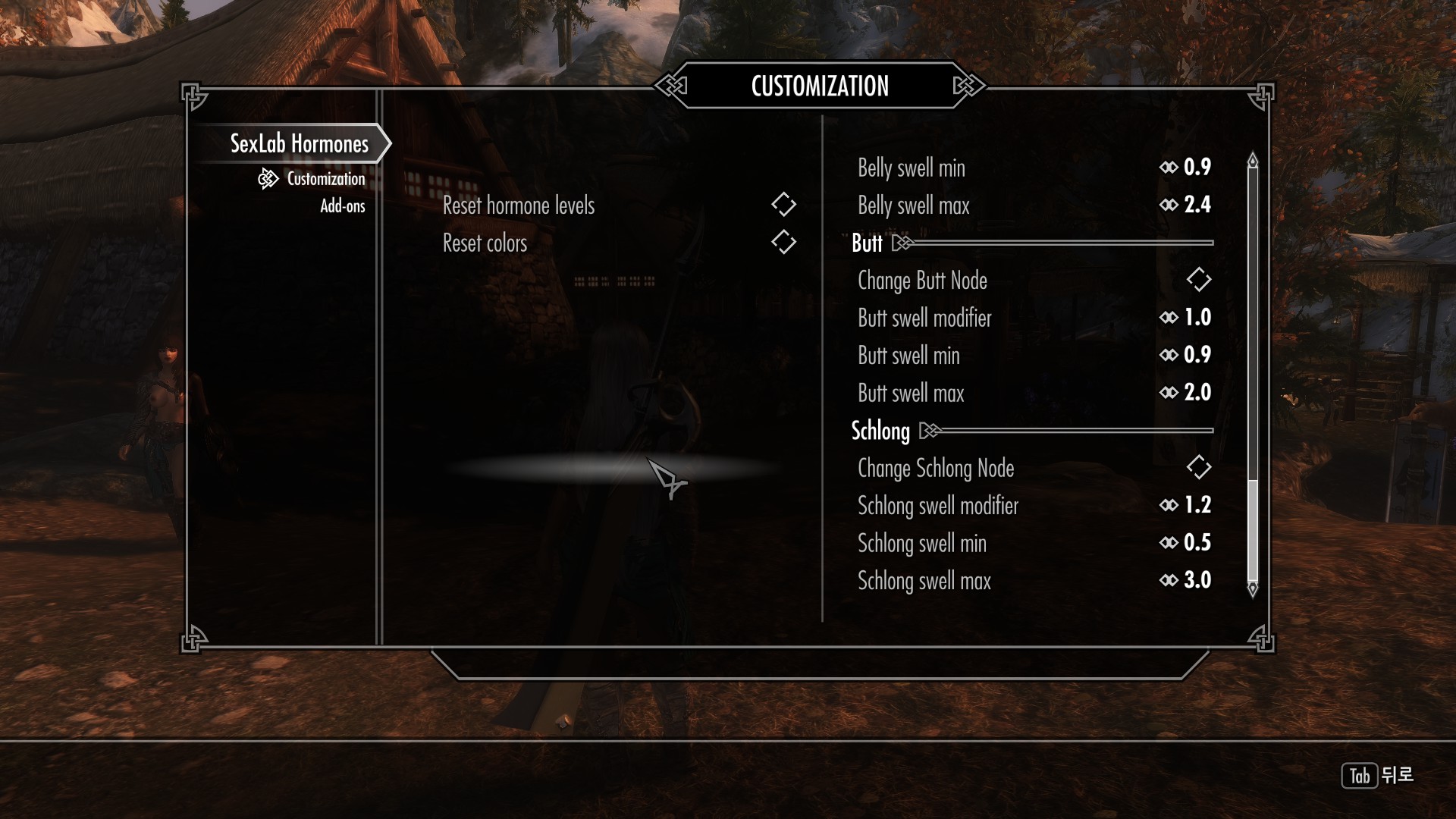Open the Butt swell modifier slider
The width and height of the screenshot is (1456, 819).
(x=1033, y=318)
